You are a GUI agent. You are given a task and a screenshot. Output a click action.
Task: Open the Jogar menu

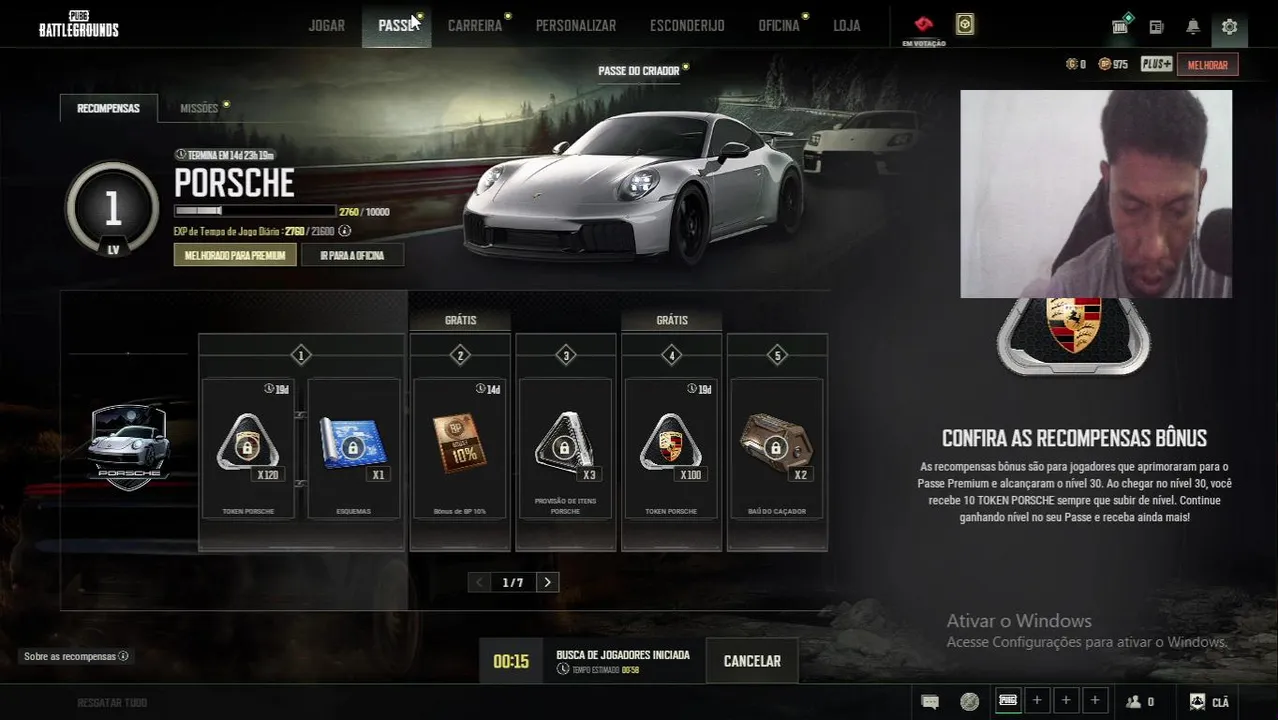(x=326, y=26)
